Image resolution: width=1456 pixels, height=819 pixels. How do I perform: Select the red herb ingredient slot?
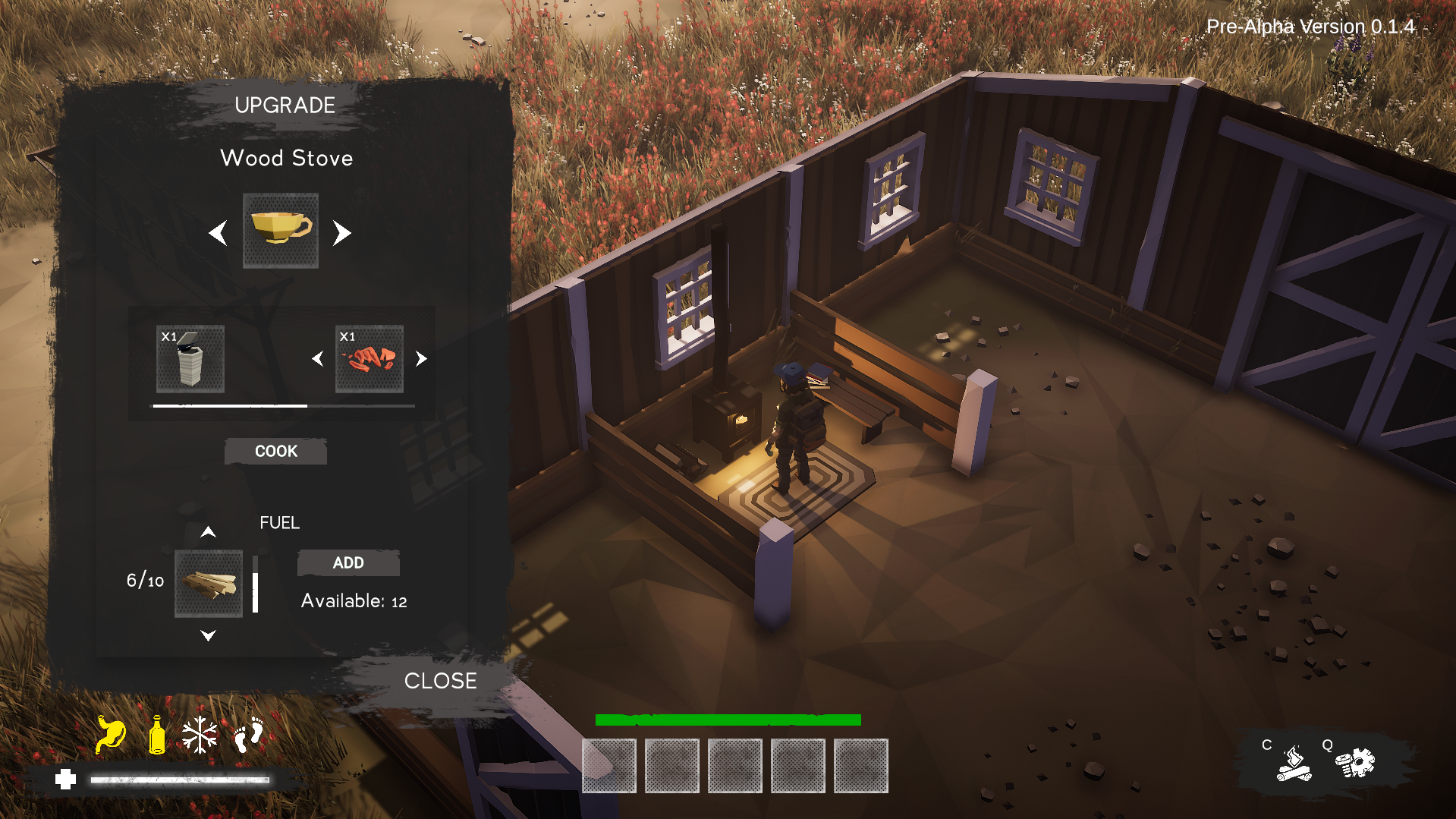pos(370,359)
